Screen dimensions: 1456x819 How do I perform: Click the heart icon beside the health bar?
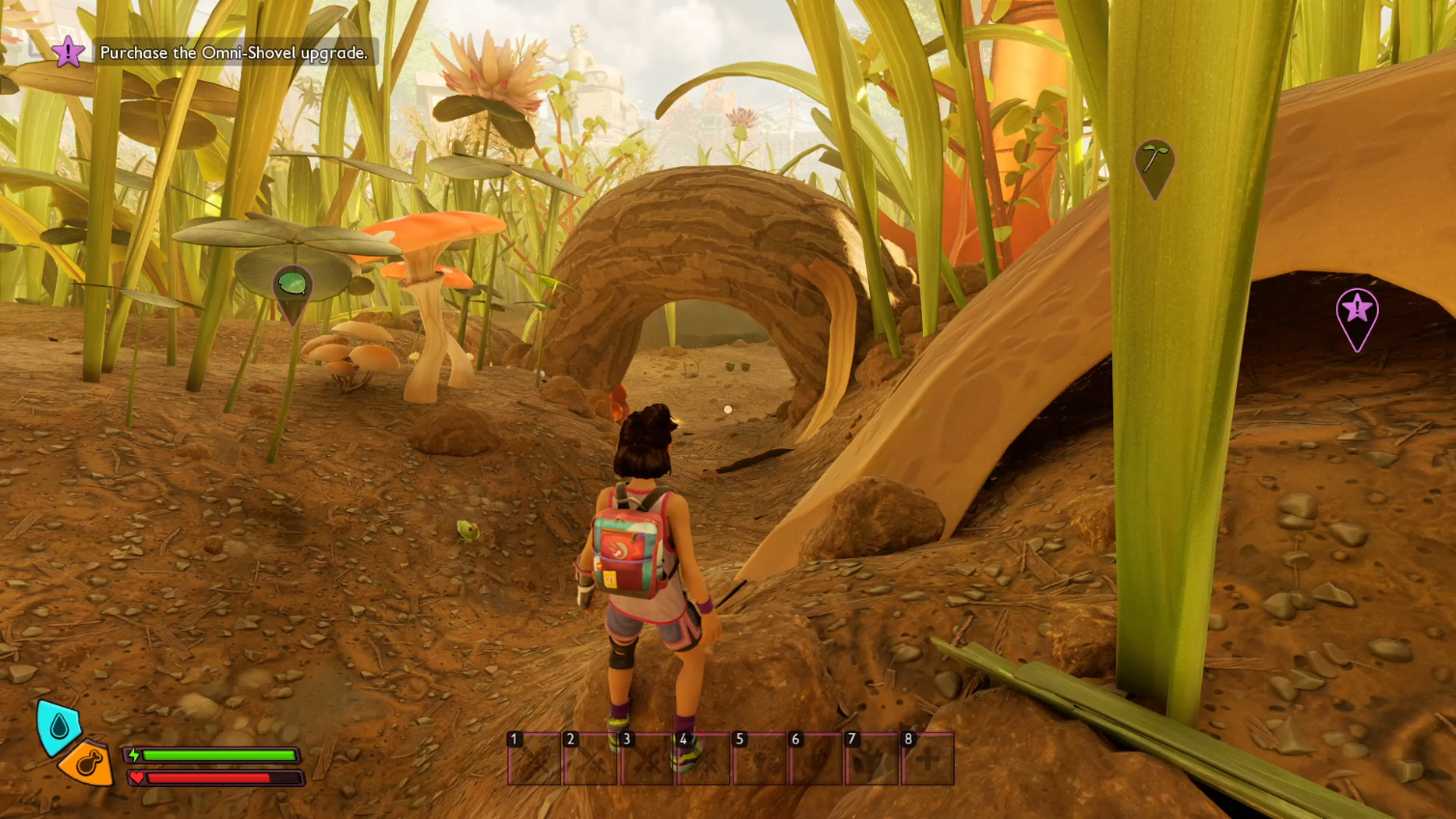(136, 778)
